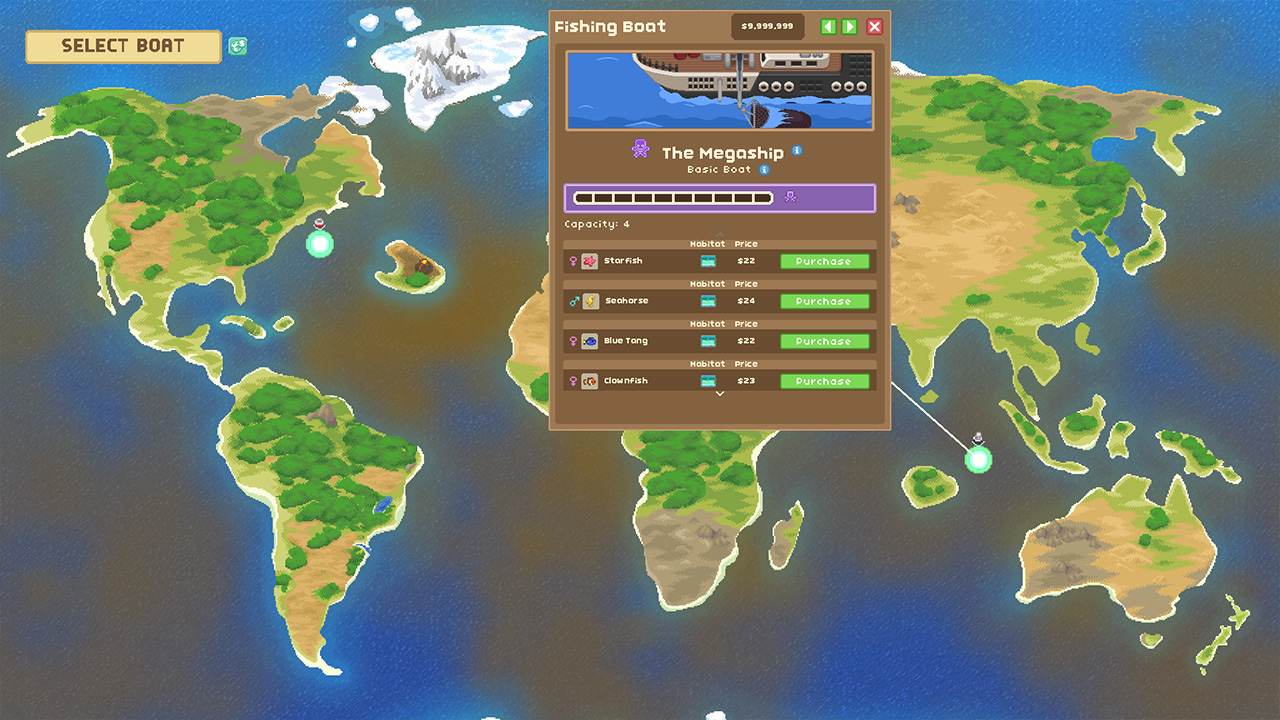Click the info icon beside Basic Boat
This screenshot has height=720, width=1280.
(x=764, y=169)
